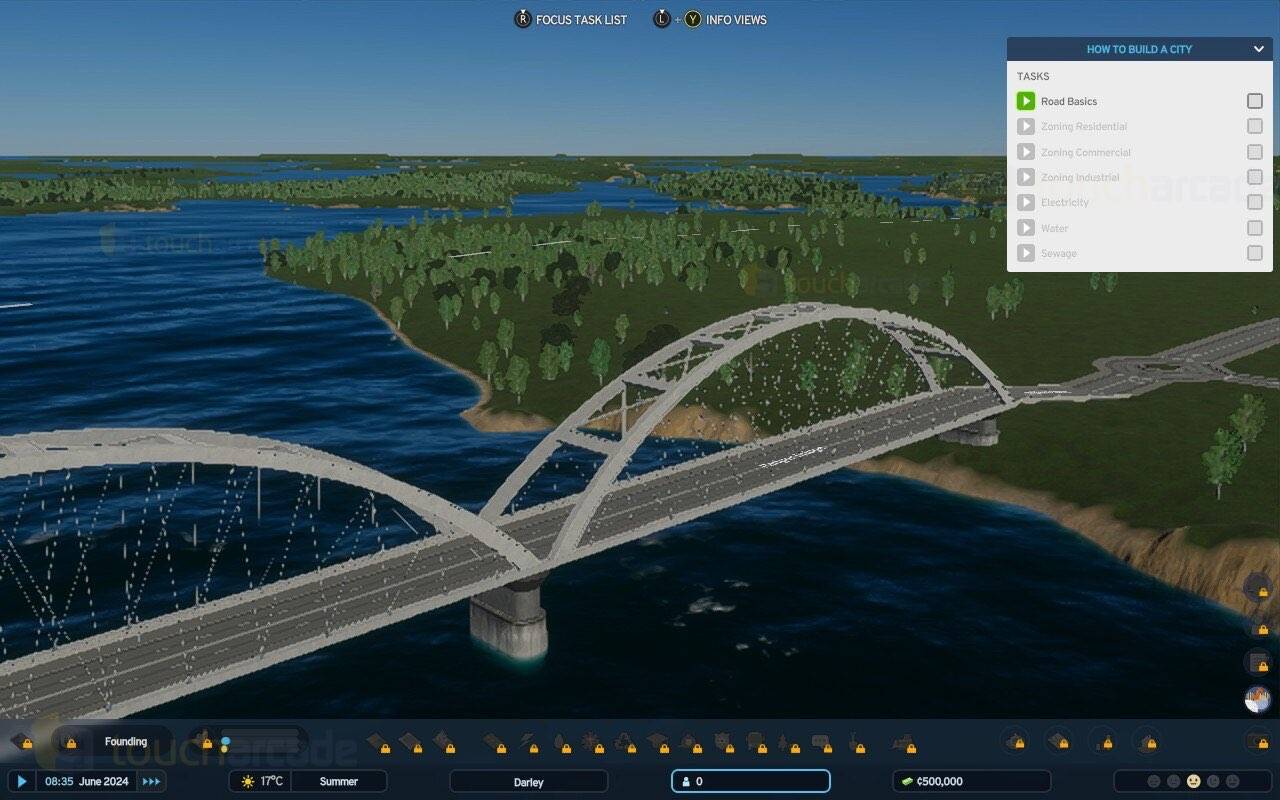Click the 08:35 June 2024 date display
Screen dimensions: 1280x800
coord(88,781)
